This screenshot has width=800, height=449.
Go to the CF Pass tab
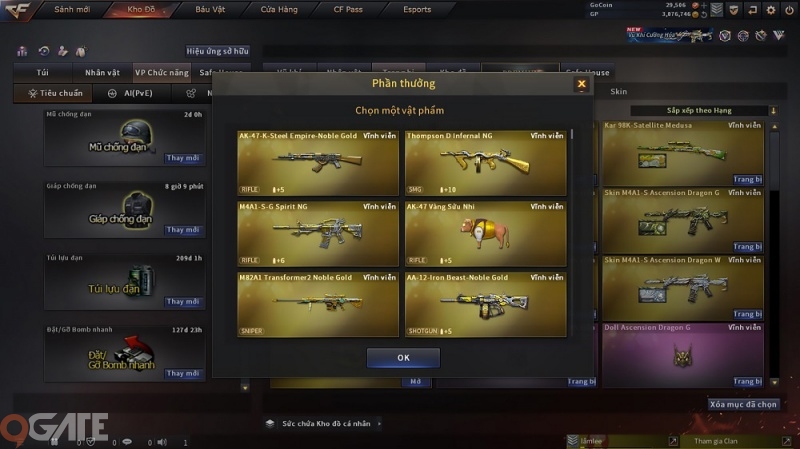click(348, 9)
